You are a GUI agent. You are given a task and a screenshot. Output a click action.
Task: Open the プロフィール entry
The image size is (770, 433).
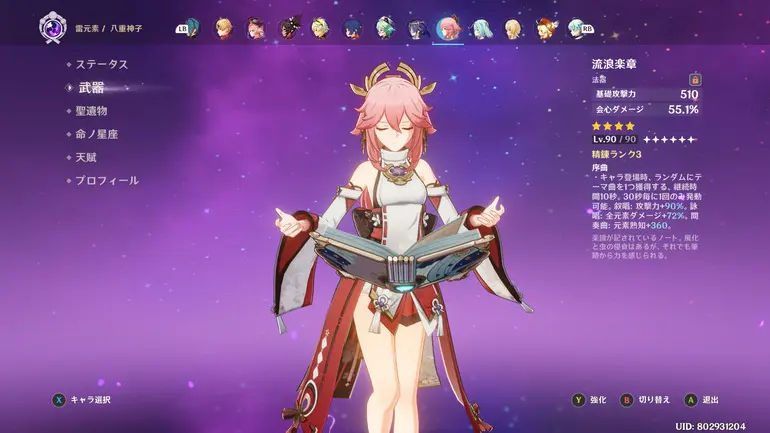click(106, 181)
